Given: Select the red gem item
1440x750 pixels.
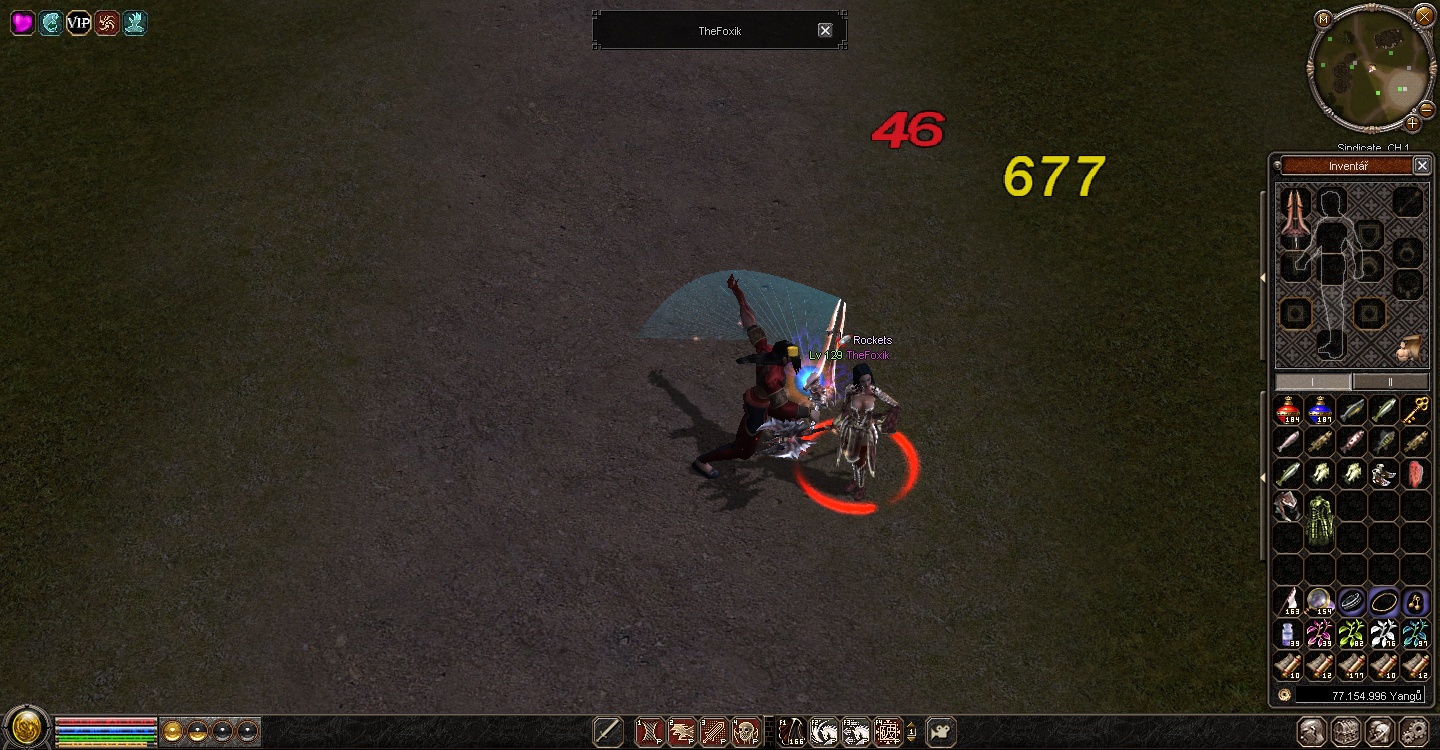Looking at the screenshot, I should tap(1415, 473).
